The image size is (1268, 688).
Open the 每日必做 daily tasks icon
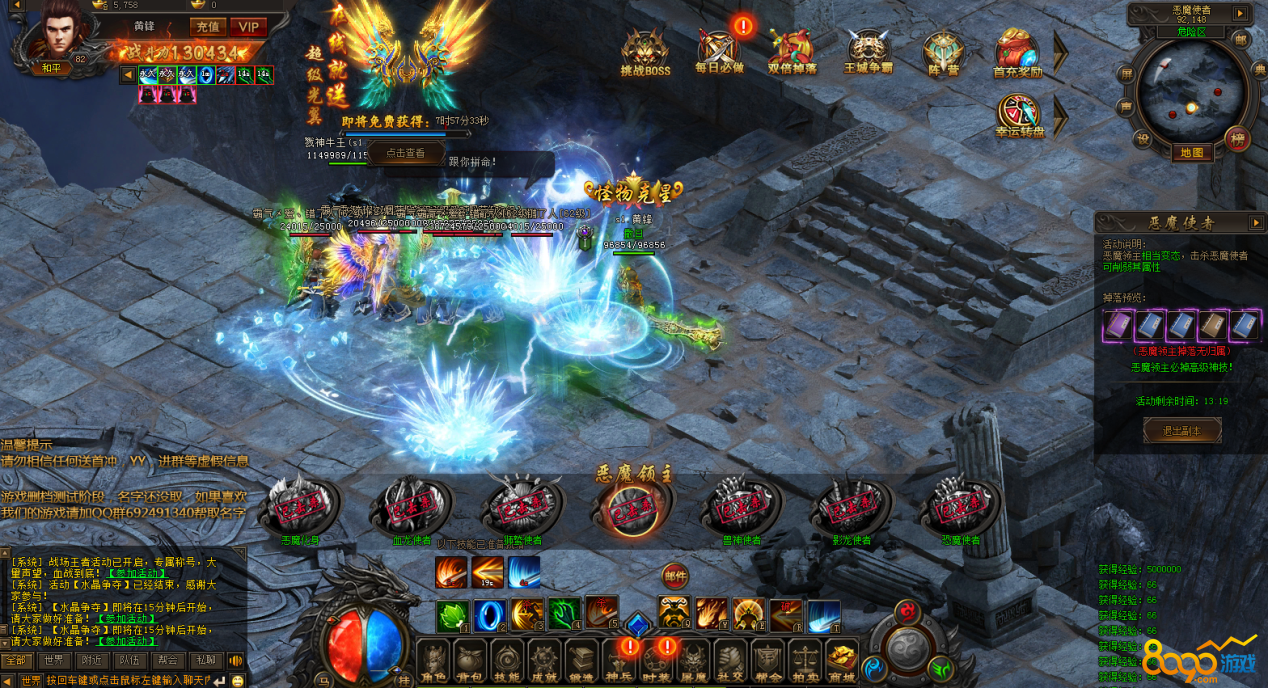click(x=719, y=50)
